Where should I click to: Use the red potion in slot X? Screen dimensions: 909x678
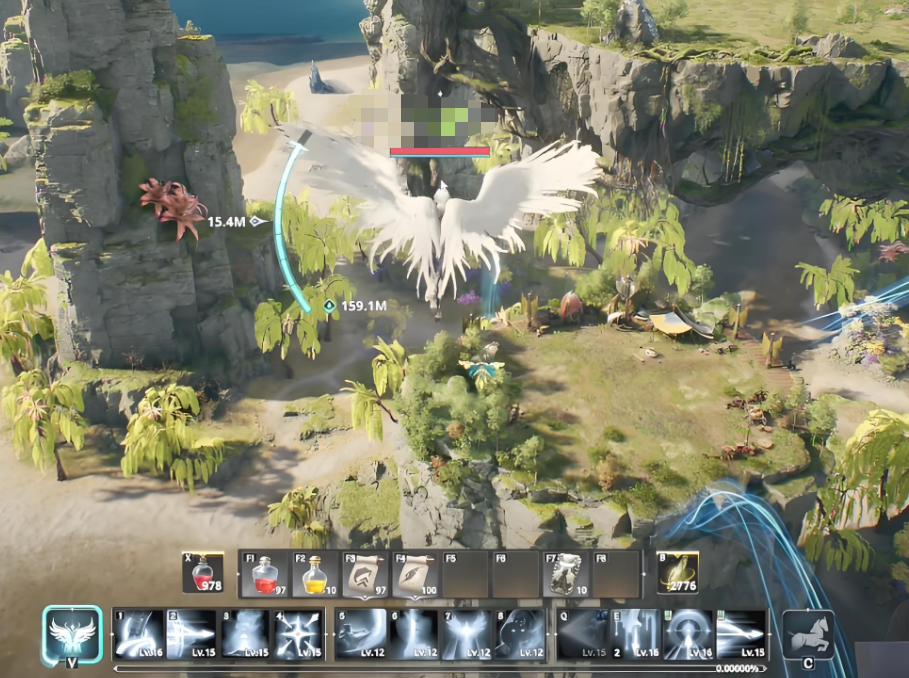pos(203,574)
